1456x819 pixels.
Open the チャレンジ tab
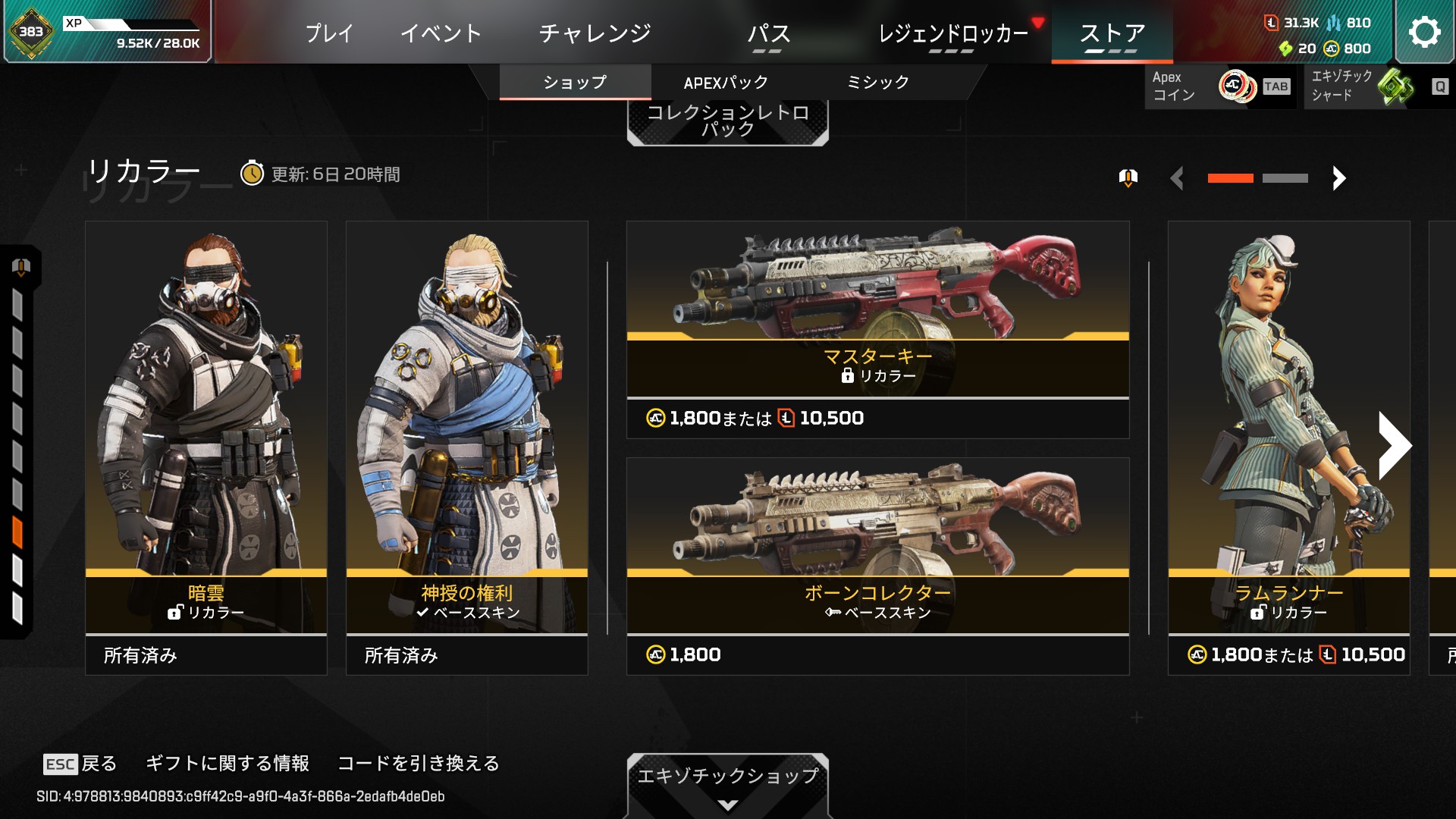point(595,33)
